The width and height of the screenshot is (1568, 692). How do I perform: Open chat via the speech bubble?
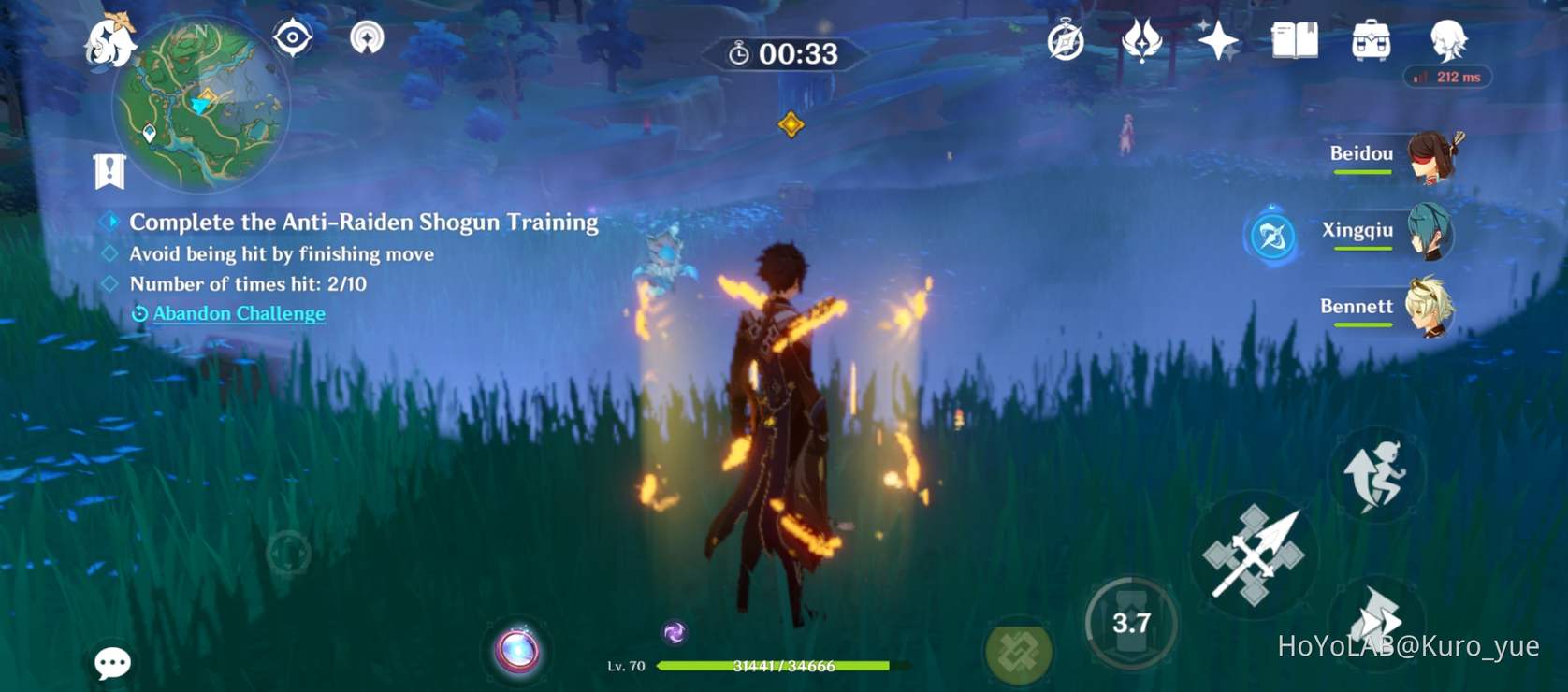(x=112, y=663)
